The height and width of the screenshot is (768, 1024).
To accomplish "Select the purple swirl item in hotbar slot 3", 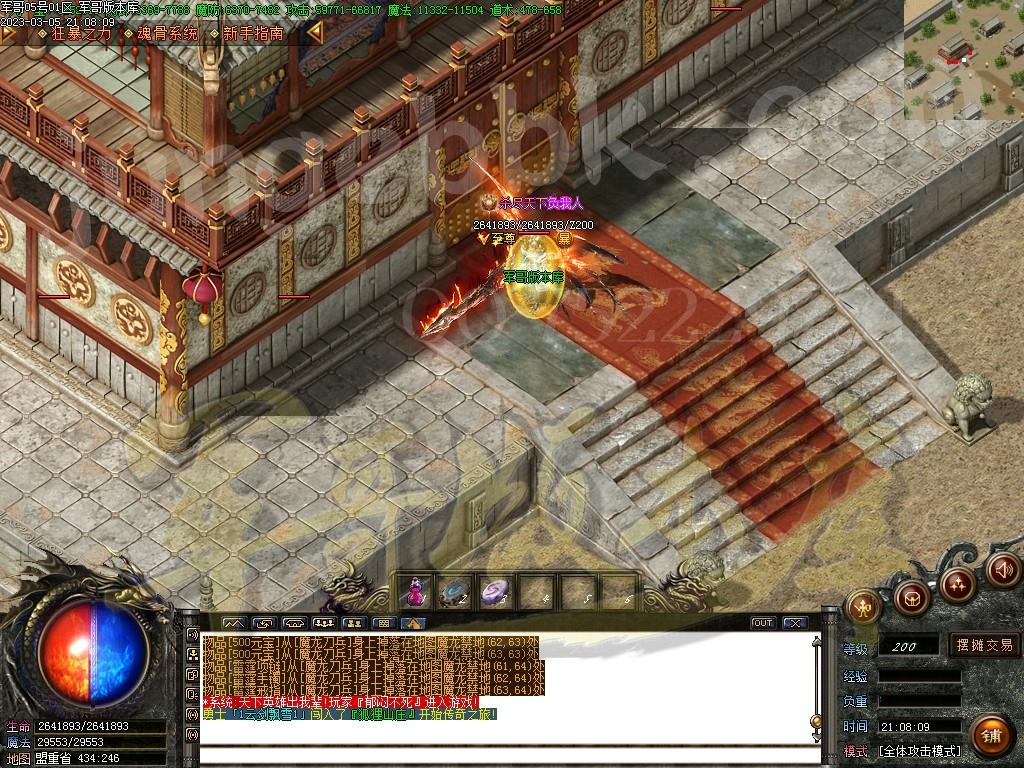I will click(496, 593).
